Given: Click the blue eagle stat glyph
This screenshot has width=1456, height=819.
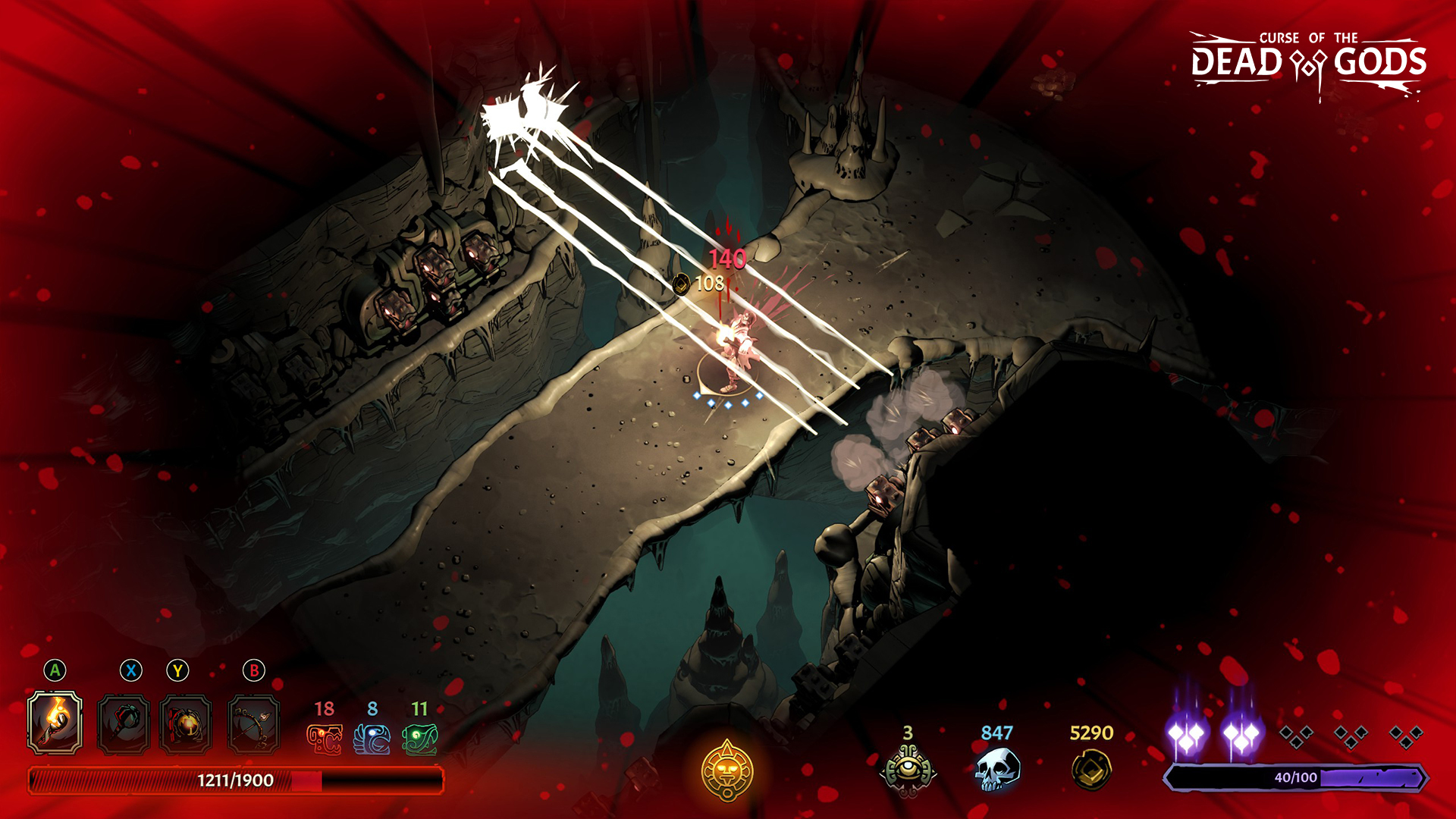Looking at the screenshot, I should pos(372,739).
